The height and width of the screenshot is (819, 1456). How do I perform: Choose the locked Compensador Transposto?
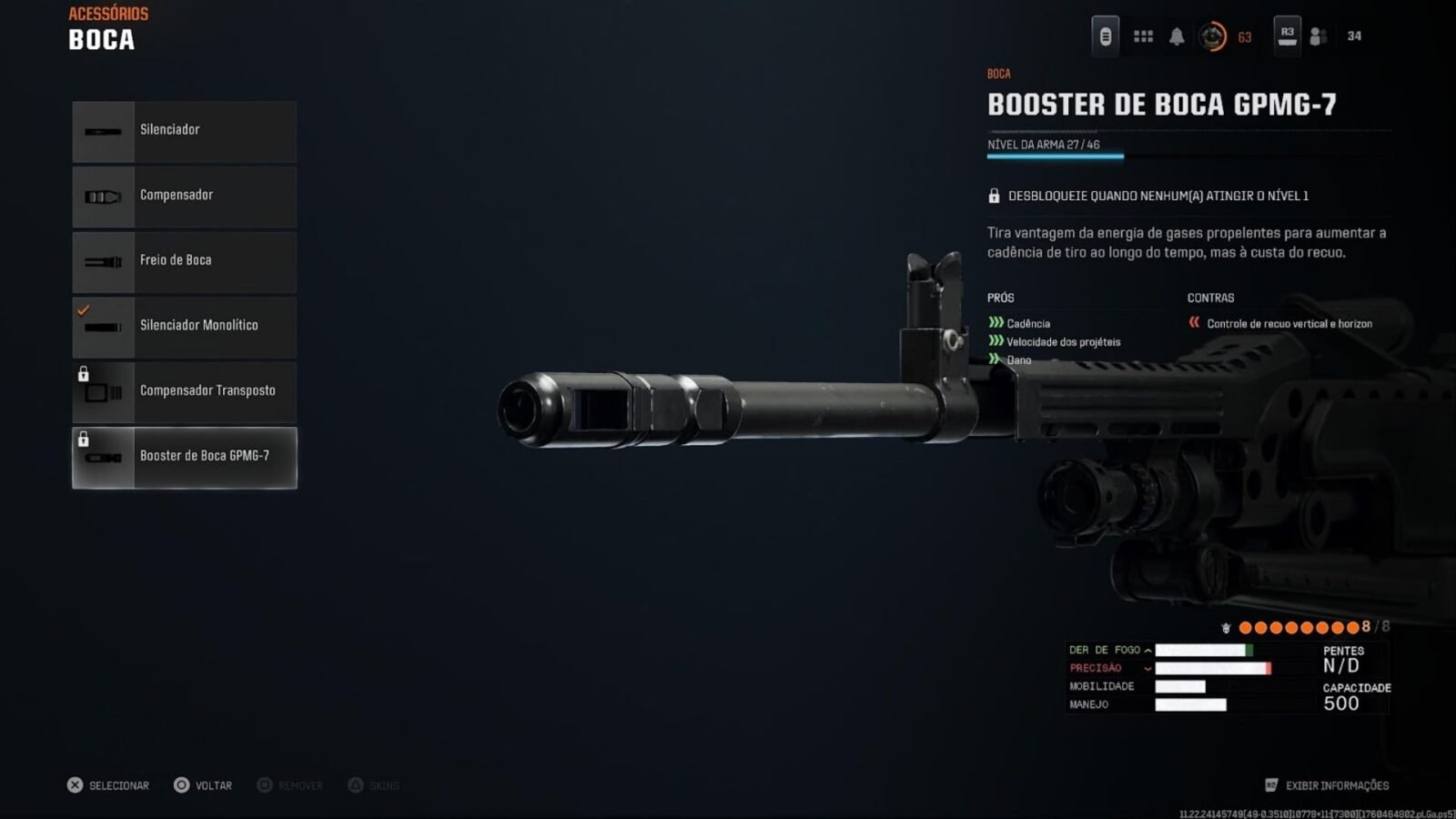pos(185,392)
